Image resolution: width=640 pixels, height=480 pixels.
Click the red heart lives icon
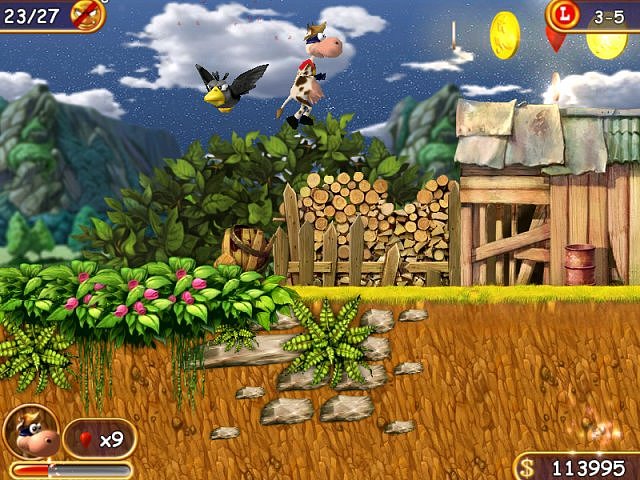(85, 438)
